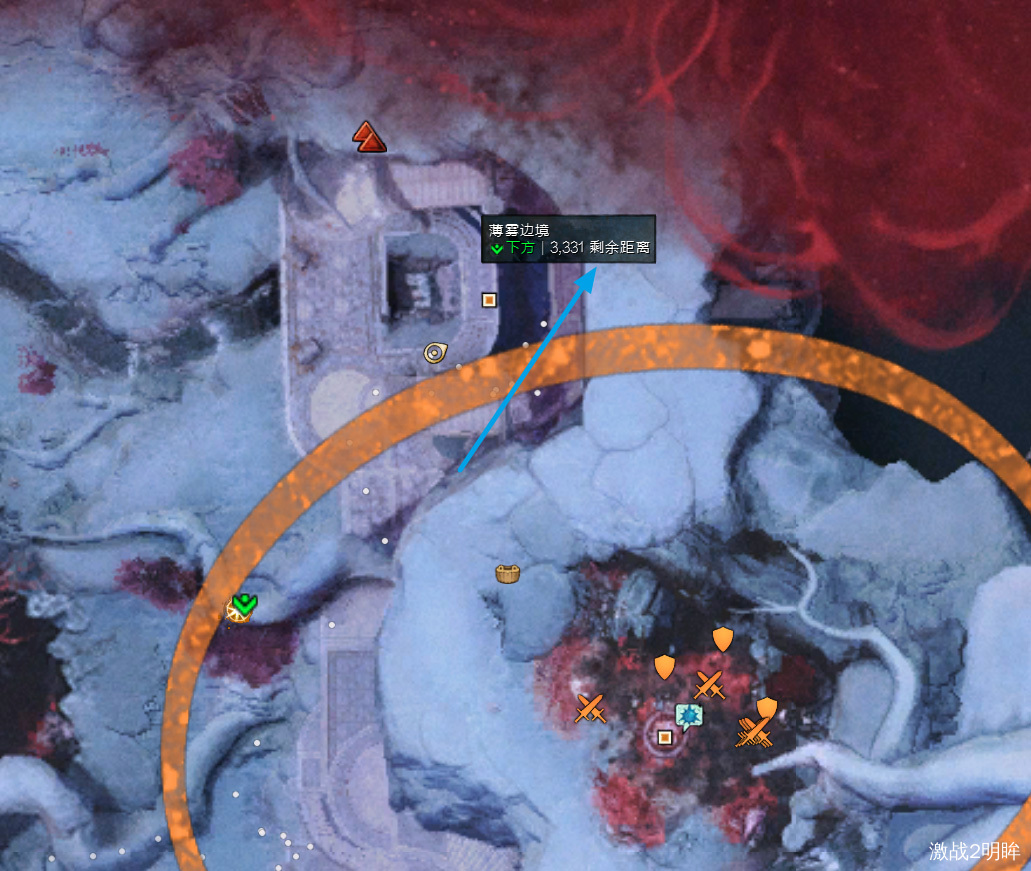Select the yellow teardrop vista marker

tap(435, 352)
